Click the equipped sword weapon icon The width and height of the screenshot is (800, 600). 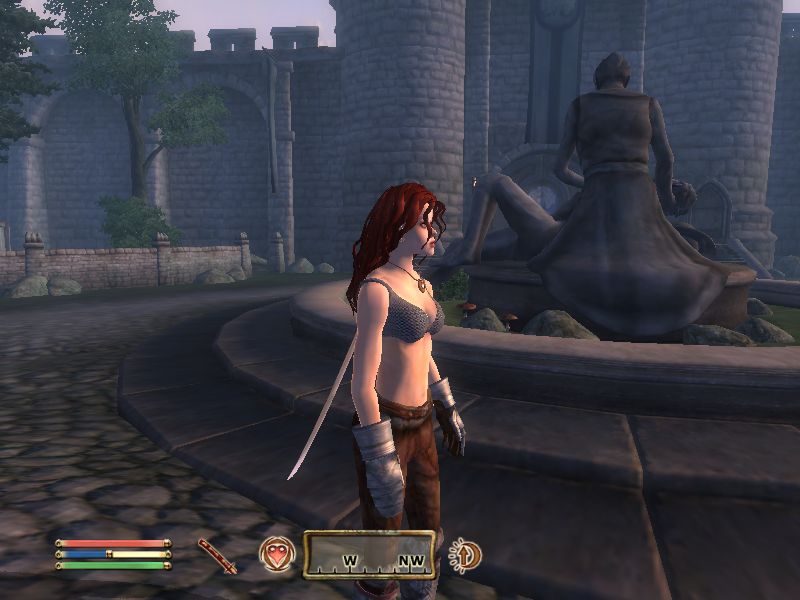pos(217,556)
